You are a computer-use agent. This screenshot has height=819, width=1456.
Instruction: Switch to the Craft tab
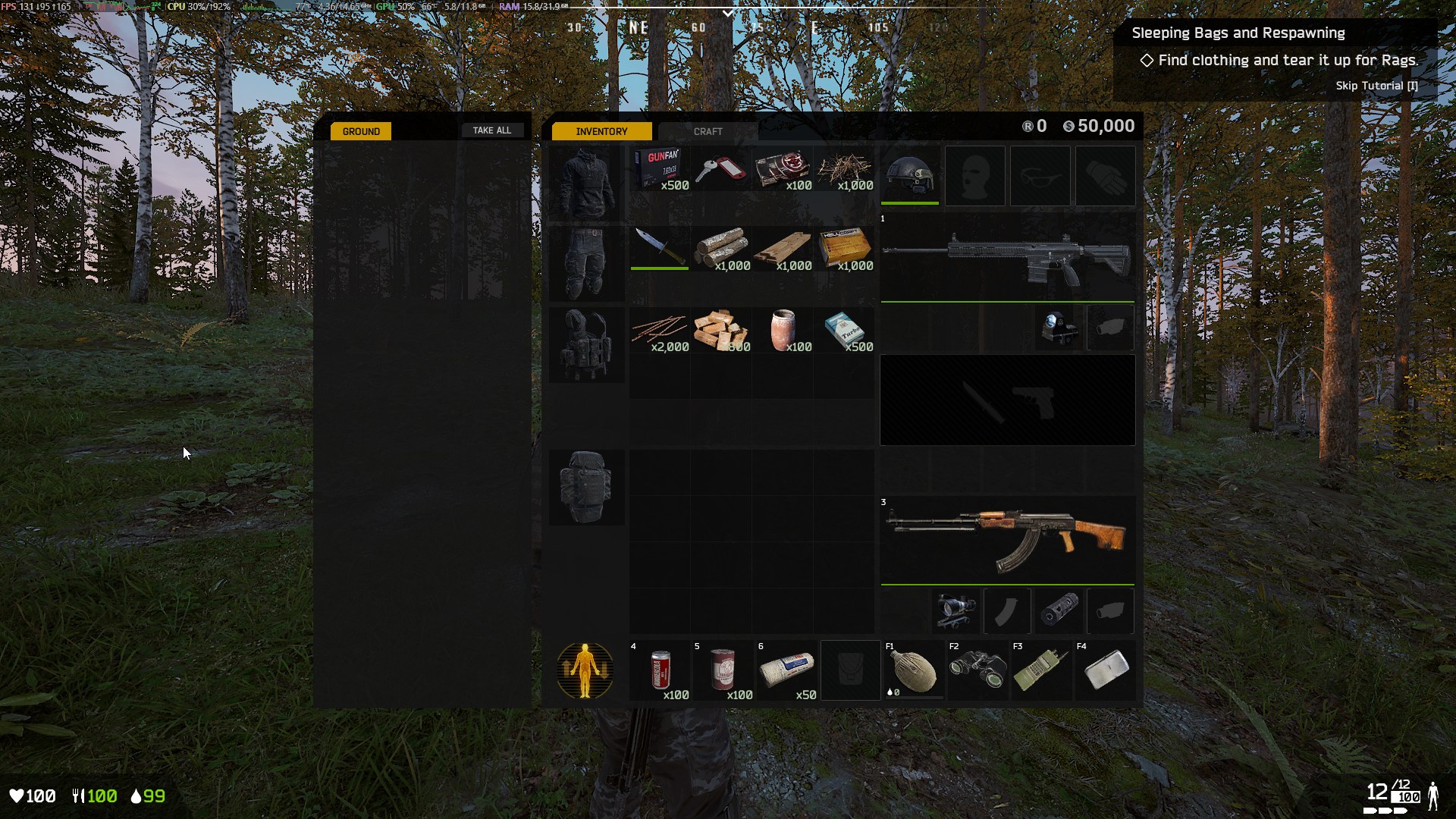tap(708, 131)
